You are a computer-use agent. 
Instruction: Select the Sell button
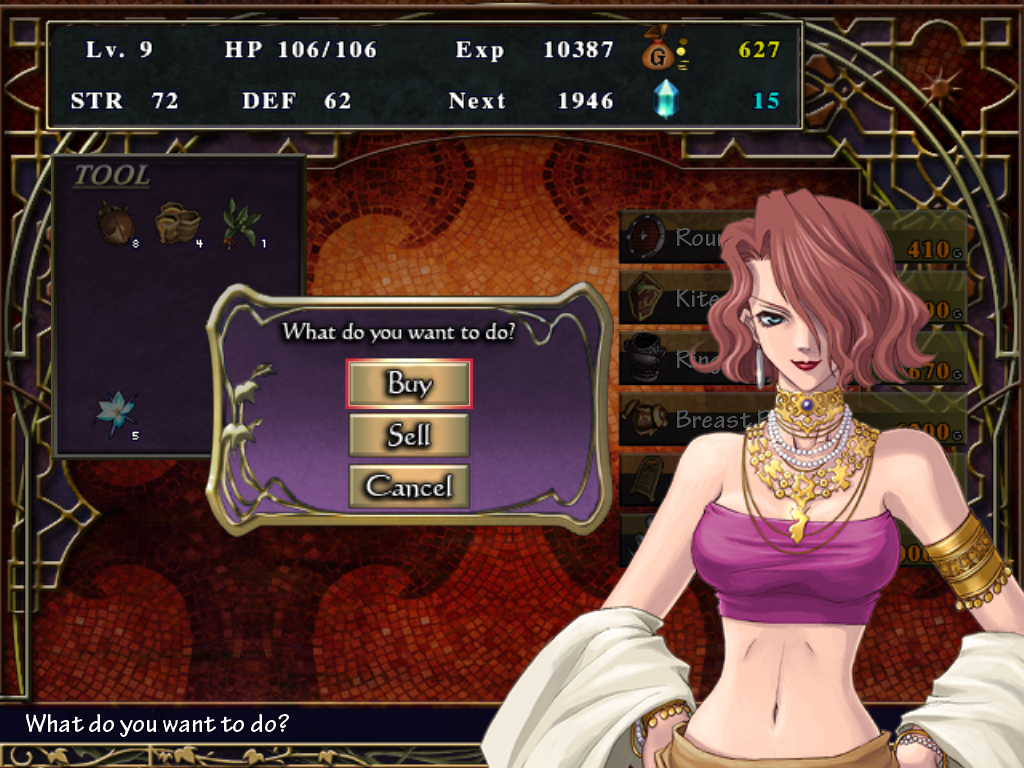pos(409,435)
